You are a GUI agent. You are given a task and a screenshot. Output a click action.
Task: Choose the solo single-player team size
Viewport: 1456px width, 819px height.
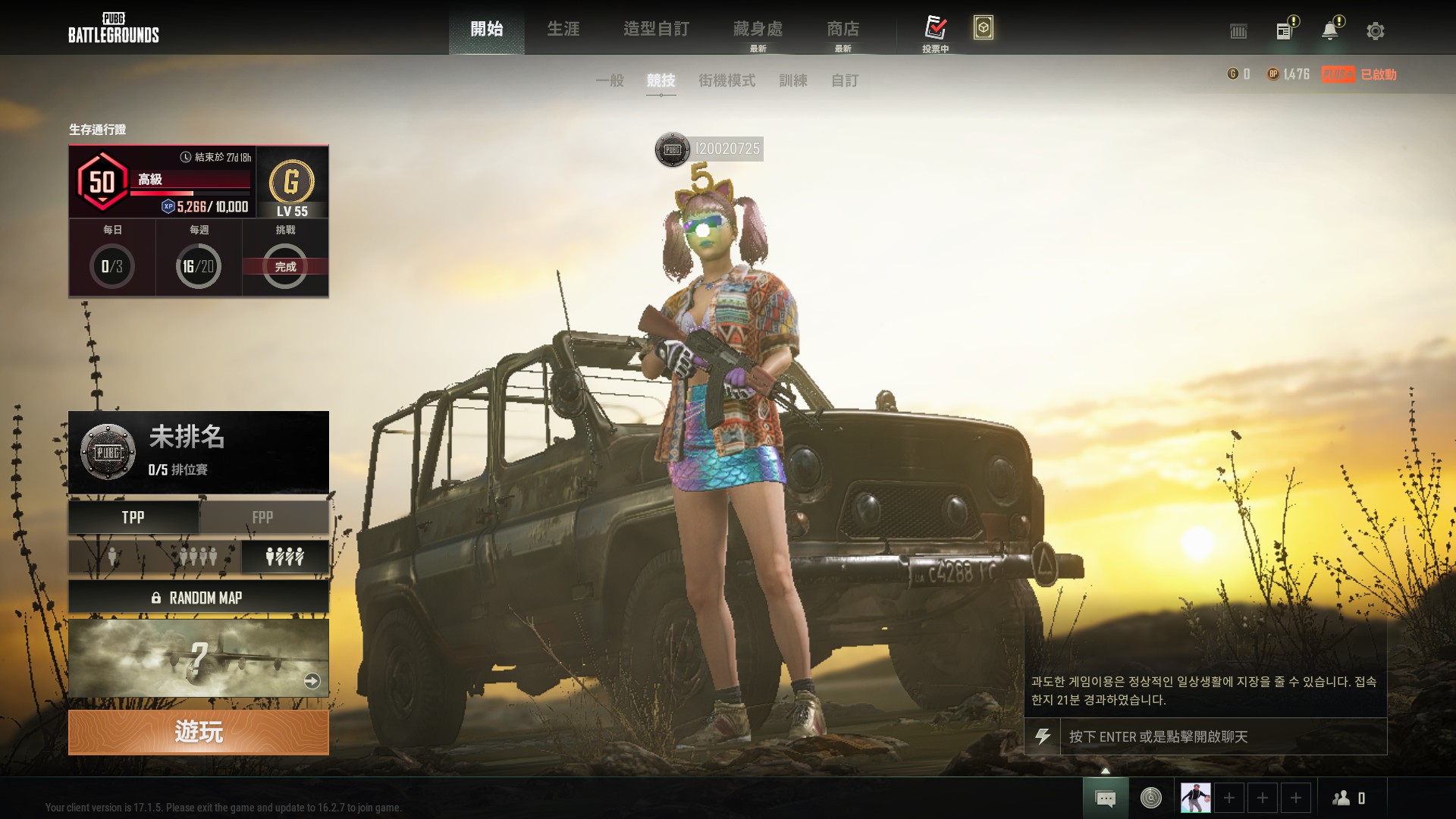coord(112,557)
